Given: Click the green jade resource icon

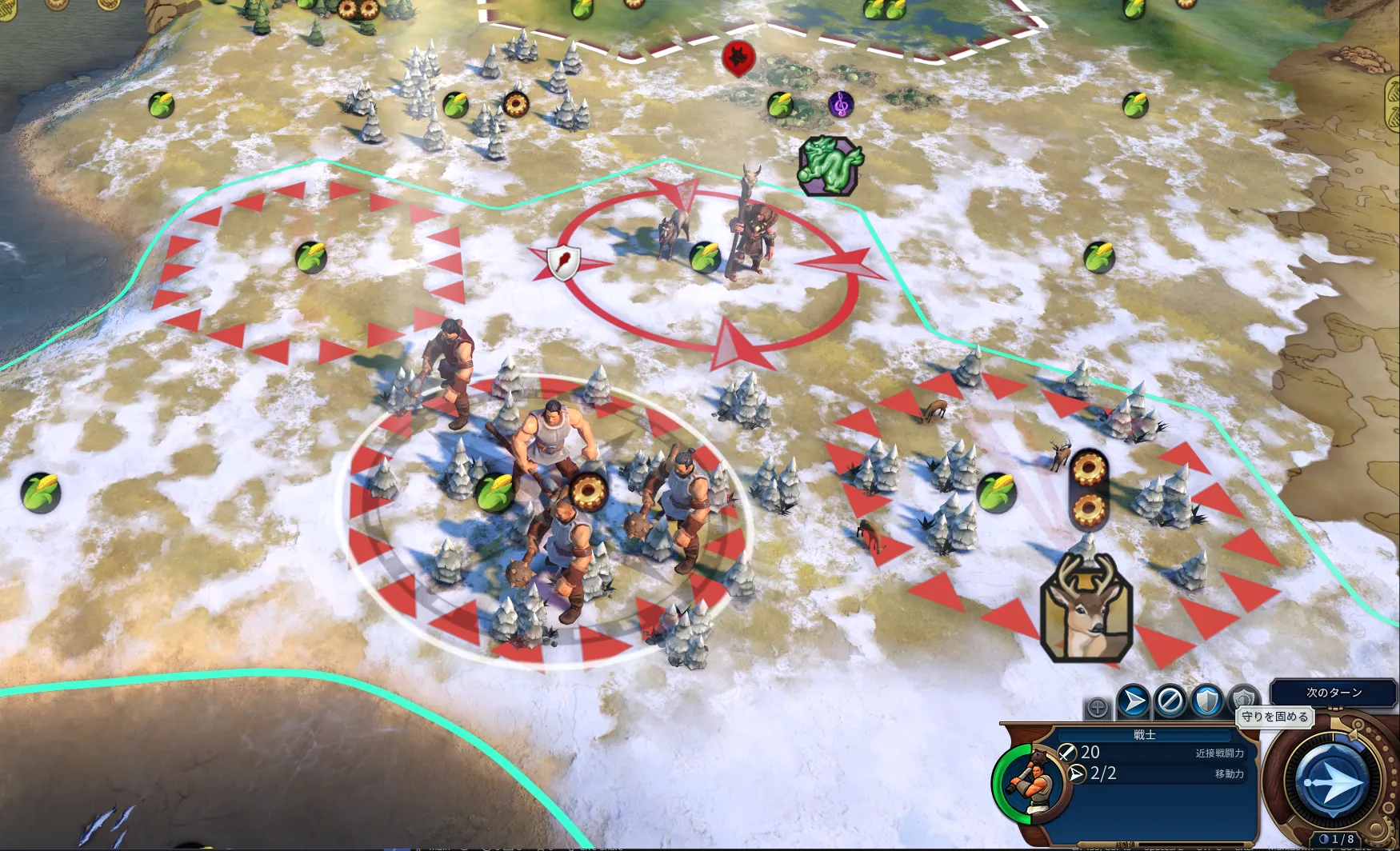Looking at the screenshot, I should click(830, 165).
